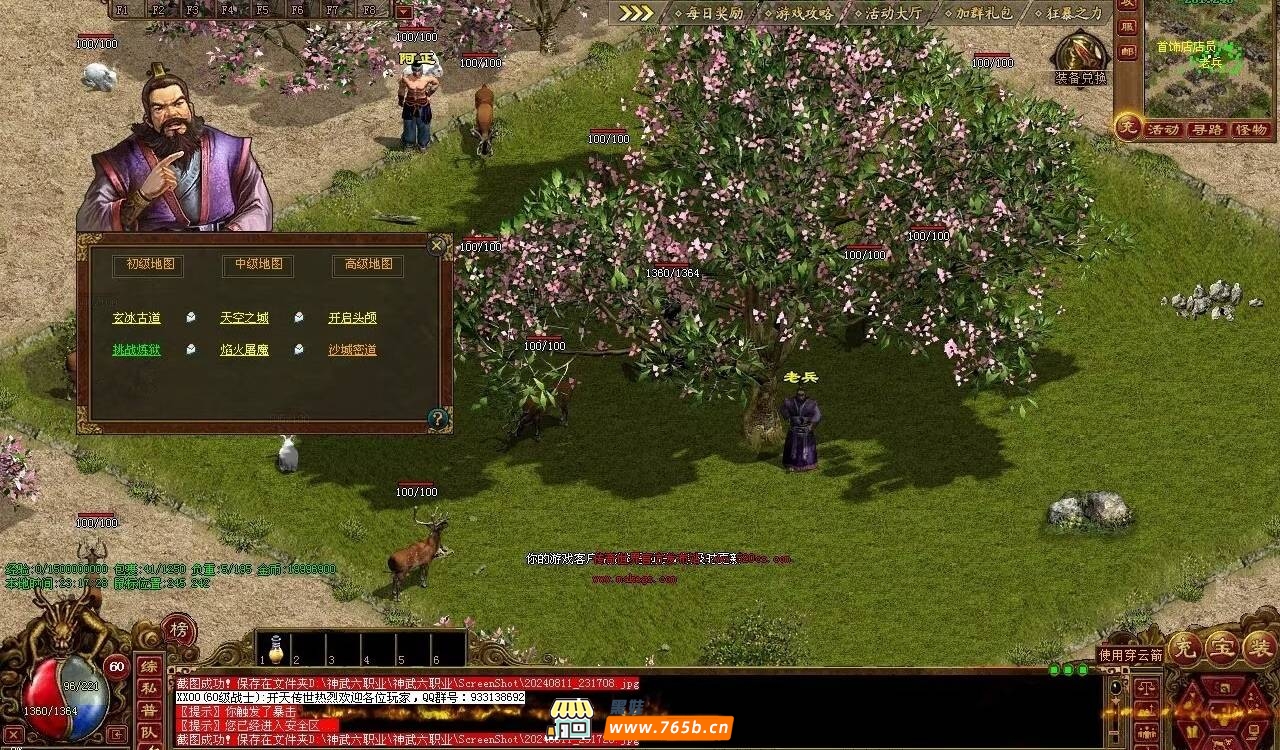1280x750 pixels.
Task: Open the dialog's question mark help
Action: (x=437, y=418)
